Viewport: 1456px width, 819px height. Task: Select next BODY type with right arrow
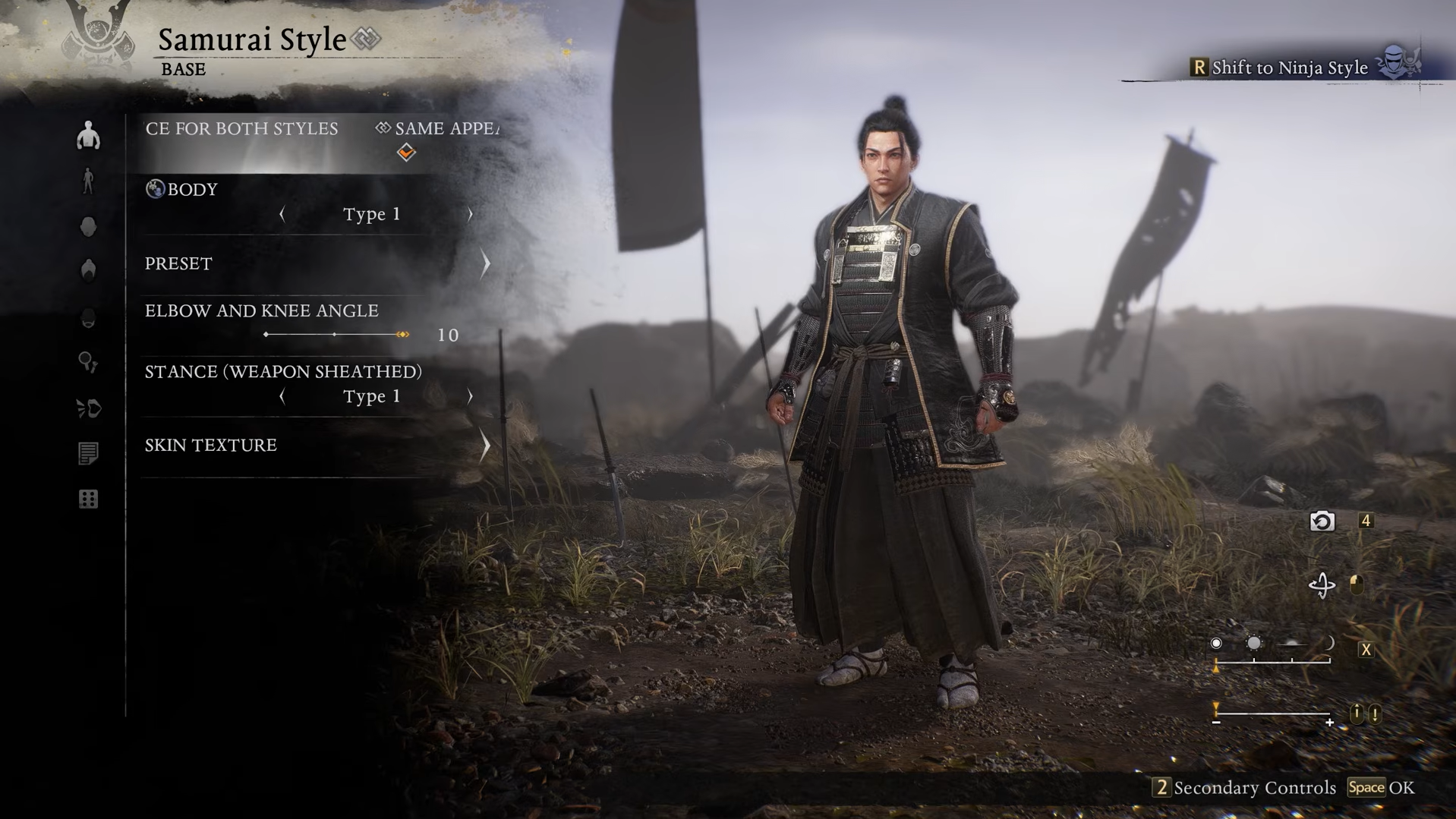pos(470,215)
